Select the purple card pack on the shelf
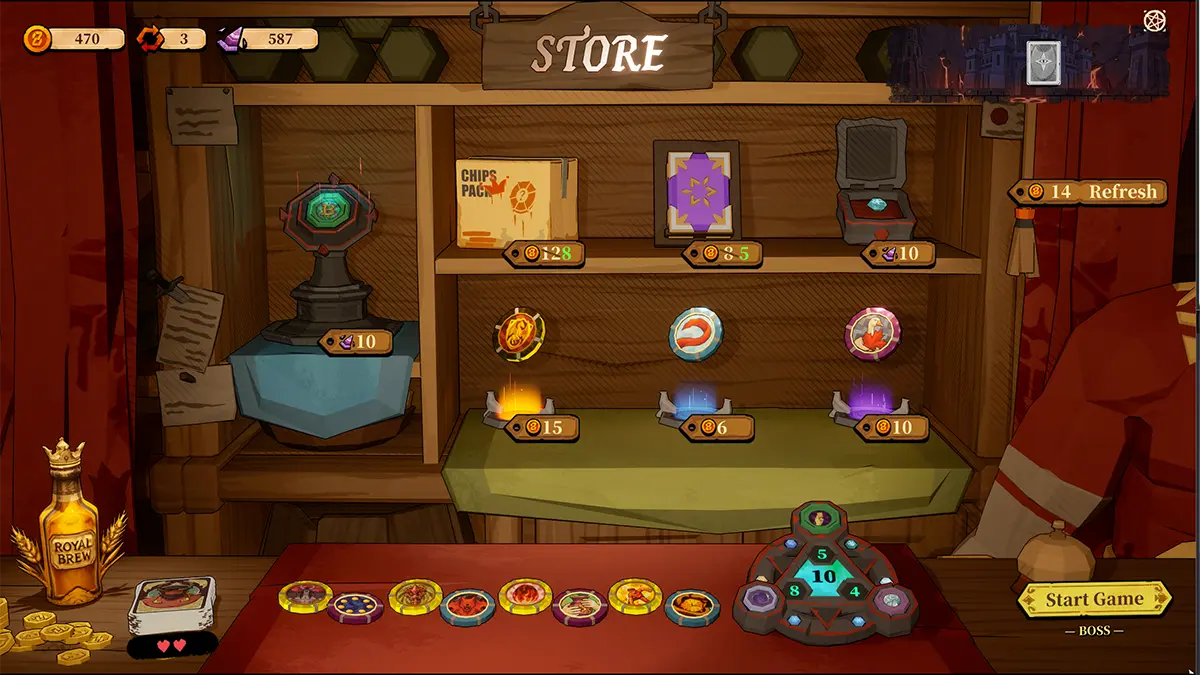This screenshot has width=1200, height=675. click(696, 192)
